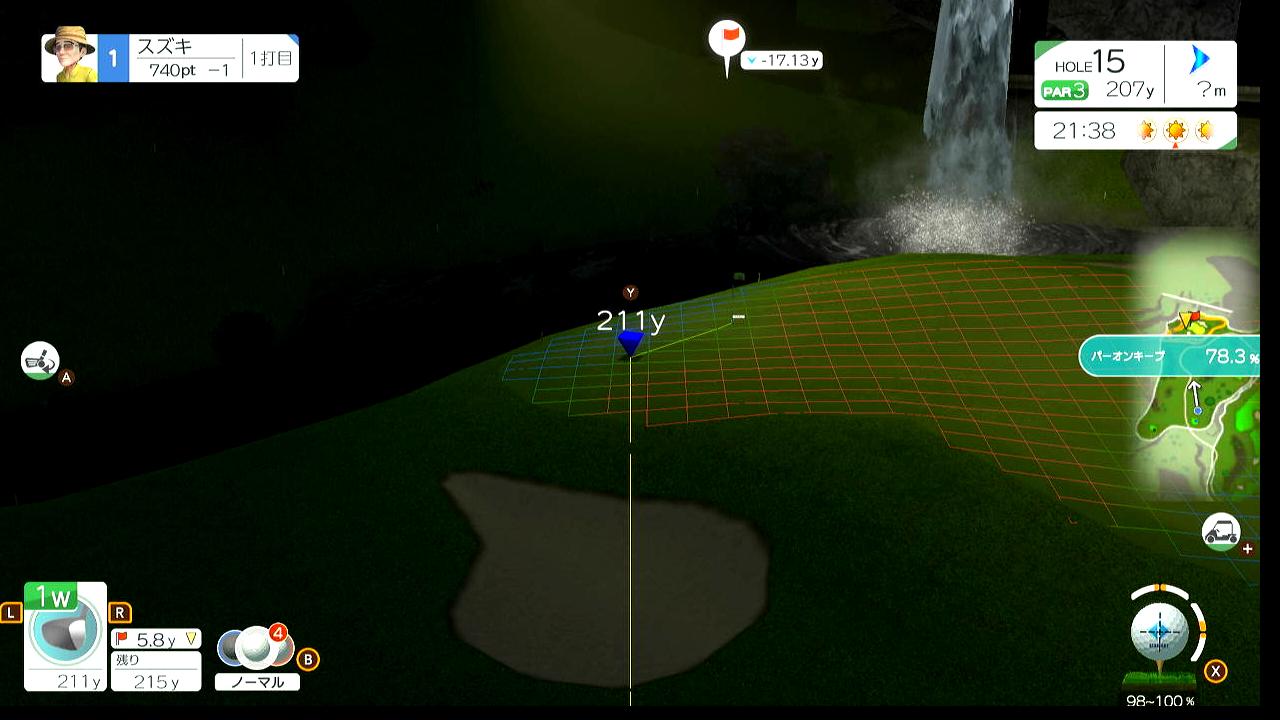Select the blue landing target marker
The height and width of the screenshot is (720, 1280).
point(630,343)
